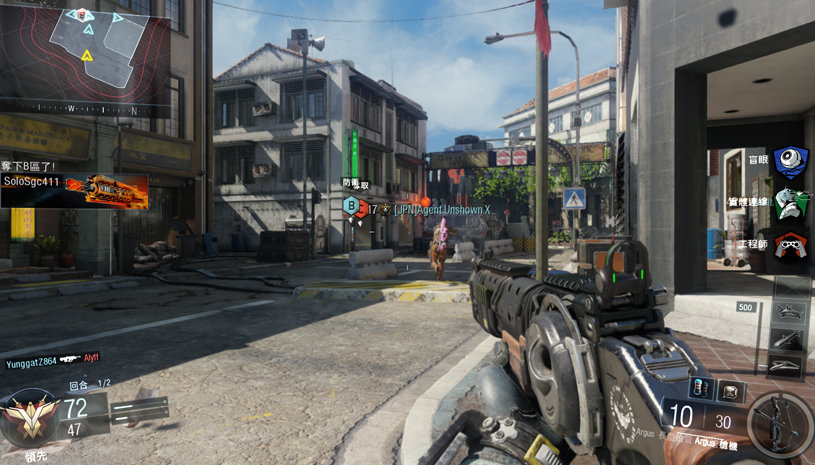Select the yellow player arrow on the minimap
Screen dimensions: 815x465
click(x=87, y=54)
